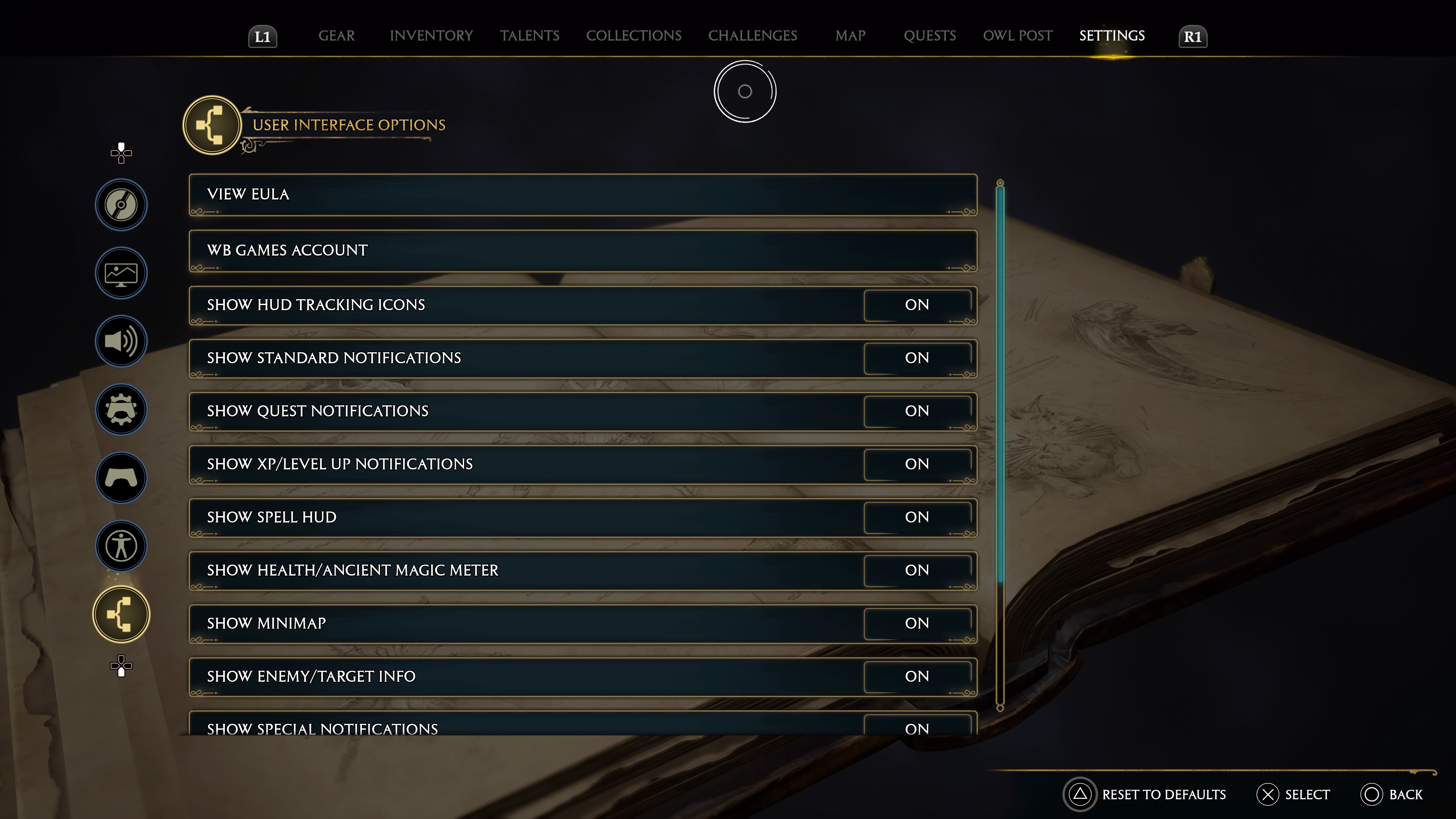Select the gear-shaped game options icon
Image resolution: width=1456 pixels, height=819 pixels.
(x=121, y=410)
